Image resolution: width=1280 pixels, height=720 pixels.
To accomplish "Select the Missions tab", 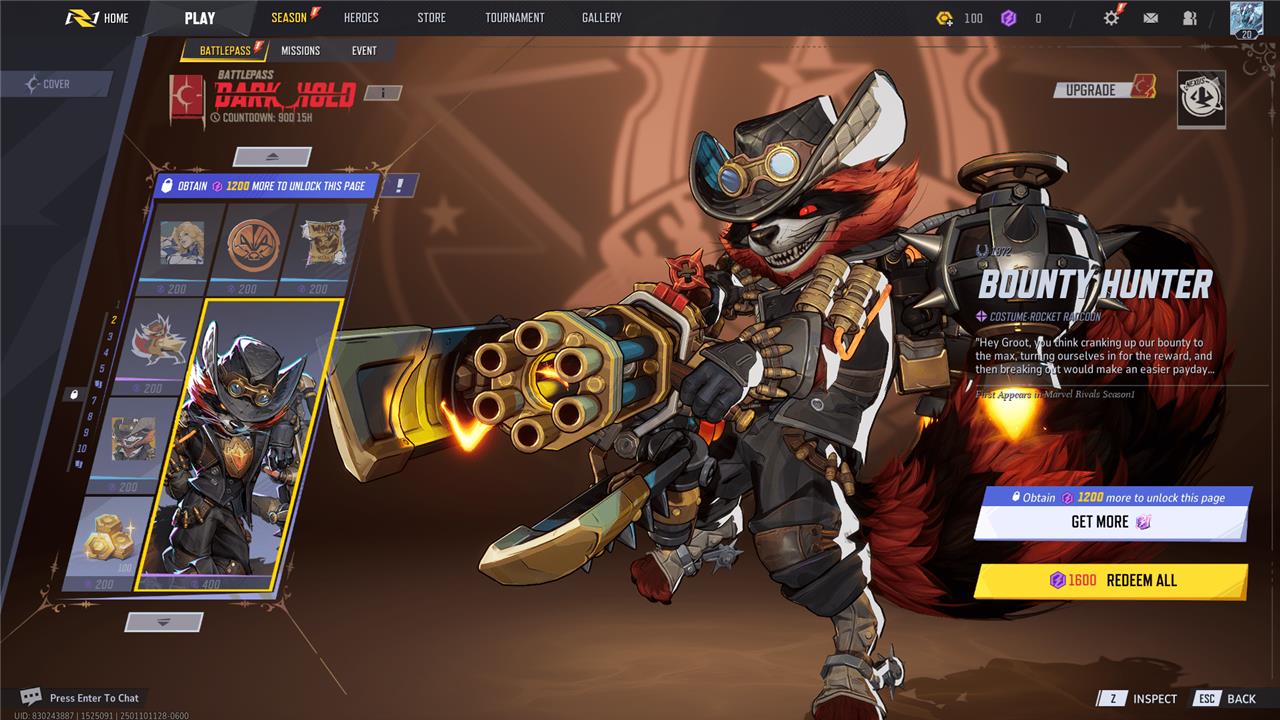I will [x=300, y=50].
